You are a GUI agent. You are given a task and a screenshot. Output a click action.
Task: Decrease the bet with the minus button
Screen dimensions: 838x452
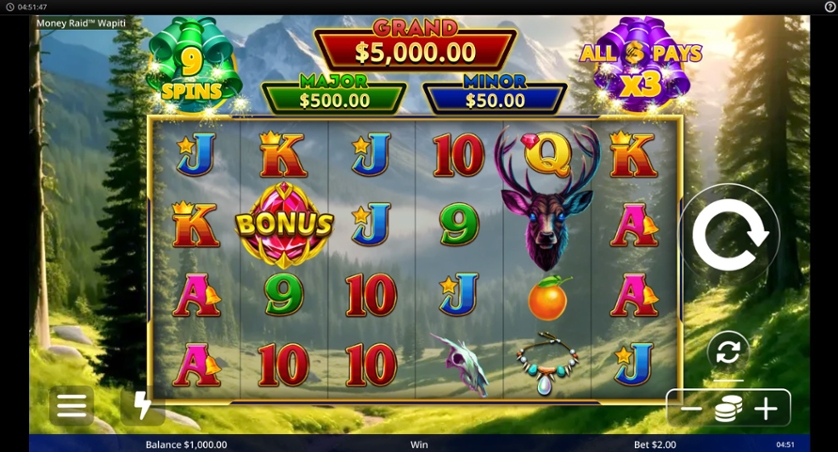(691, 409)
